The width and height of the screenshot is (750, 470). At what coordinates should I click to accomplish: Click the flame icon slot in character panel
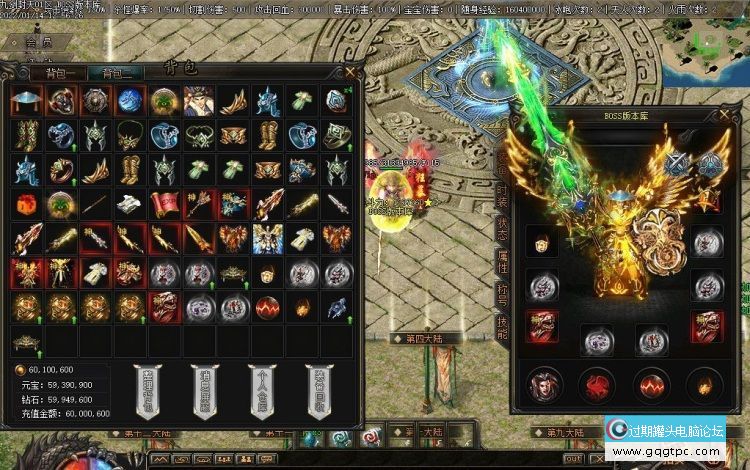(709, 383)
